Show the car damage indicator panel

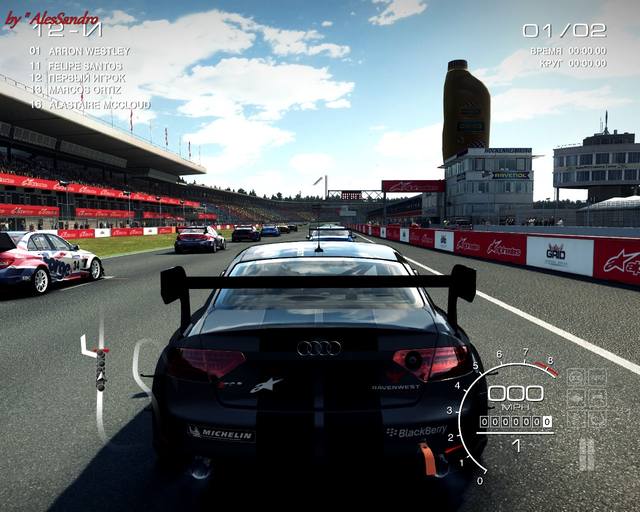coord(587,398)
